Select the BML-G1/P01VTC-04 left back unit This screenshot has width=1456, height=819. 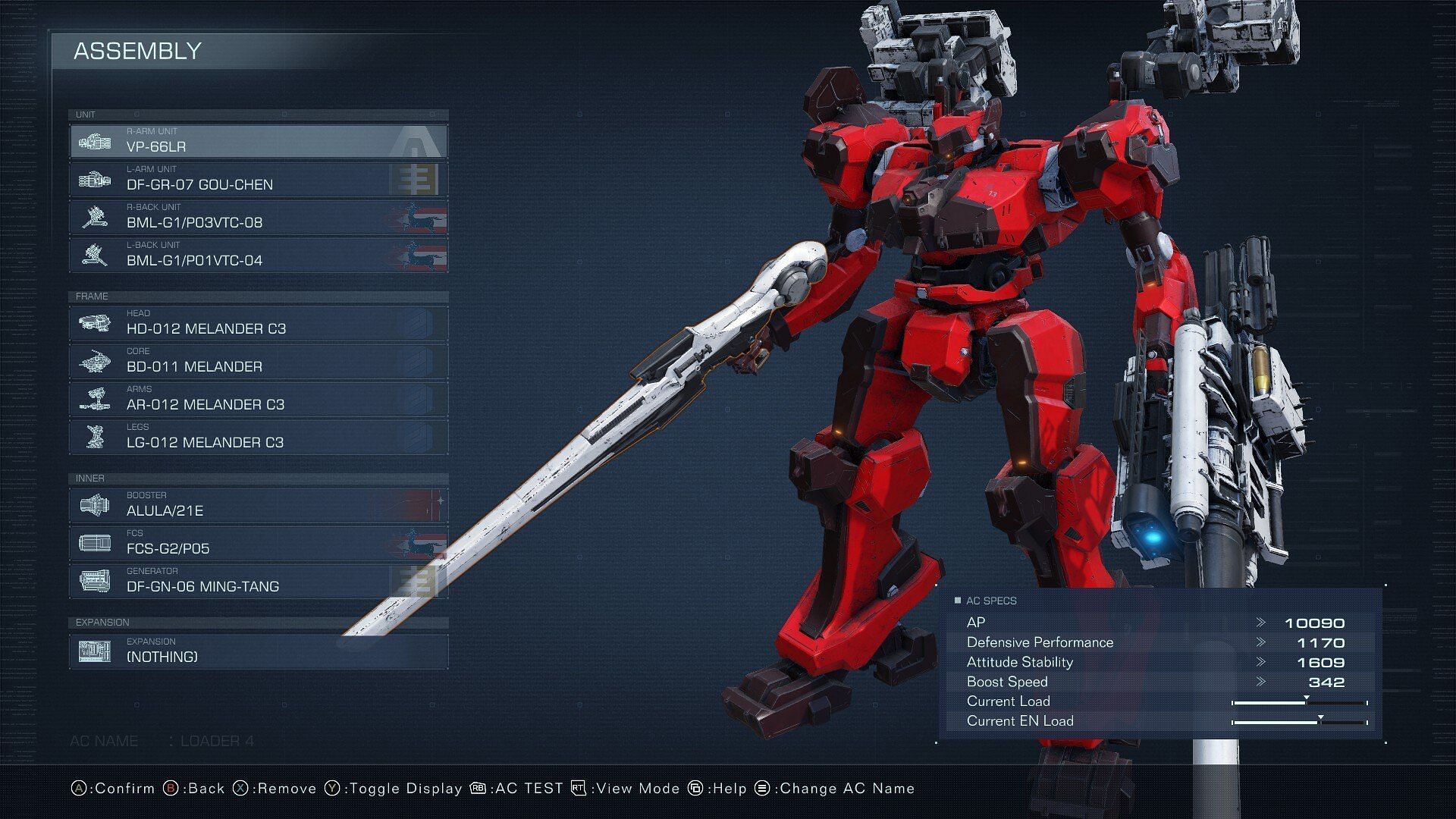coord(258,256)
